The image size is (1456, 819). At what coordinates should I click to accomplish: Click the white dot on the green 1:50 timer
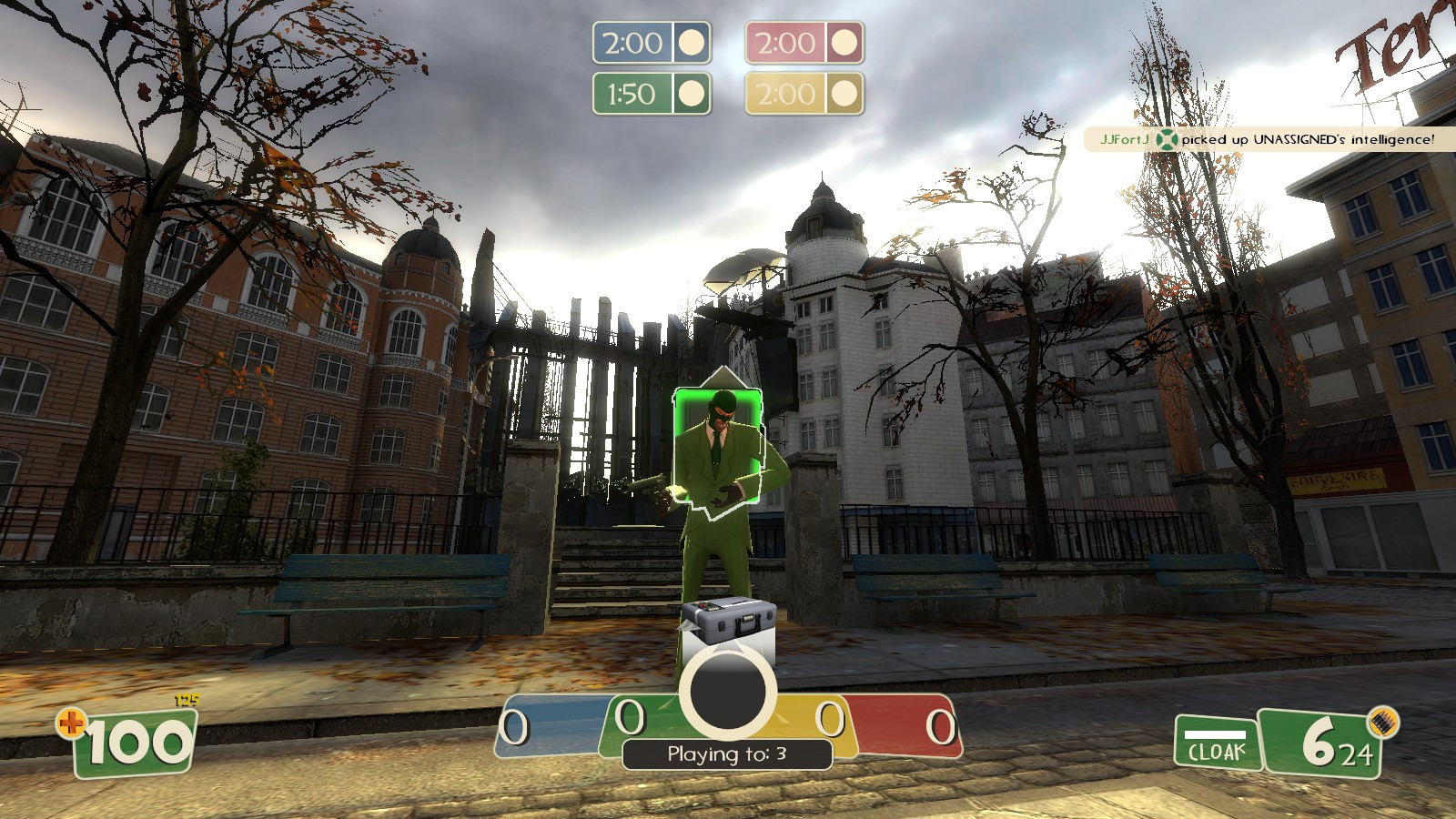[693, 92]
